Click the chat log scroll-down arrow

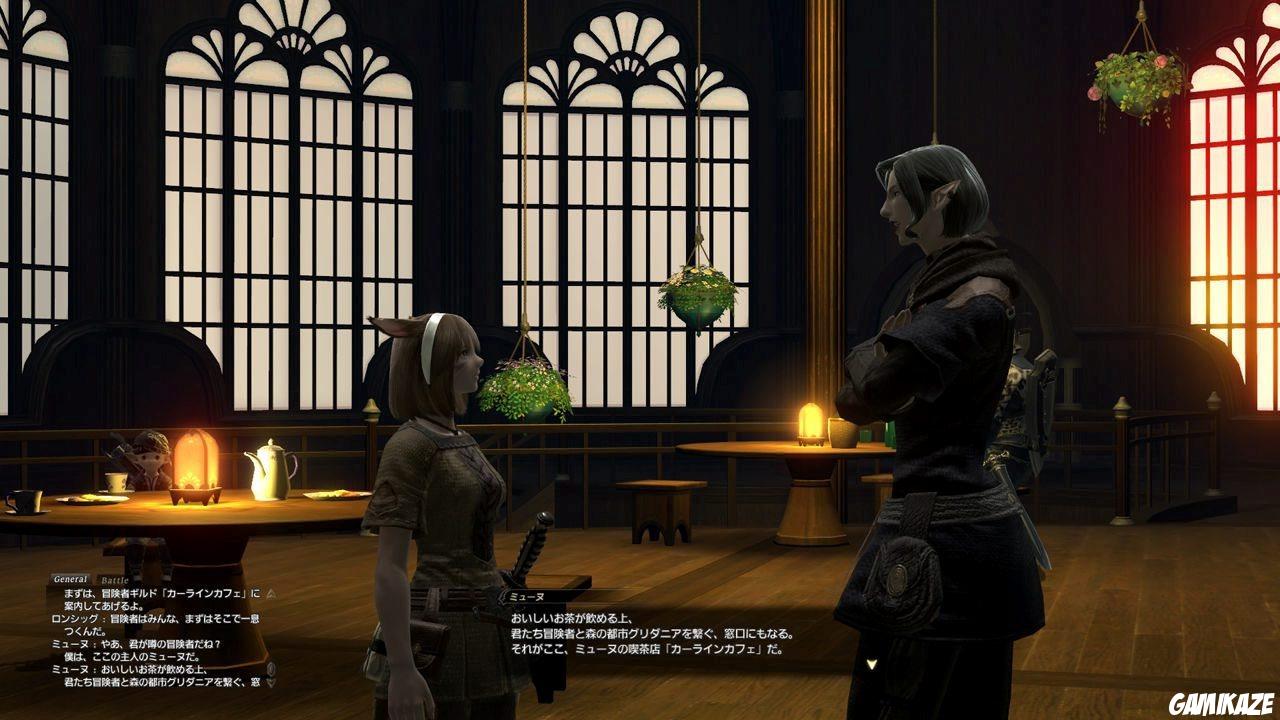pos(270,682)
